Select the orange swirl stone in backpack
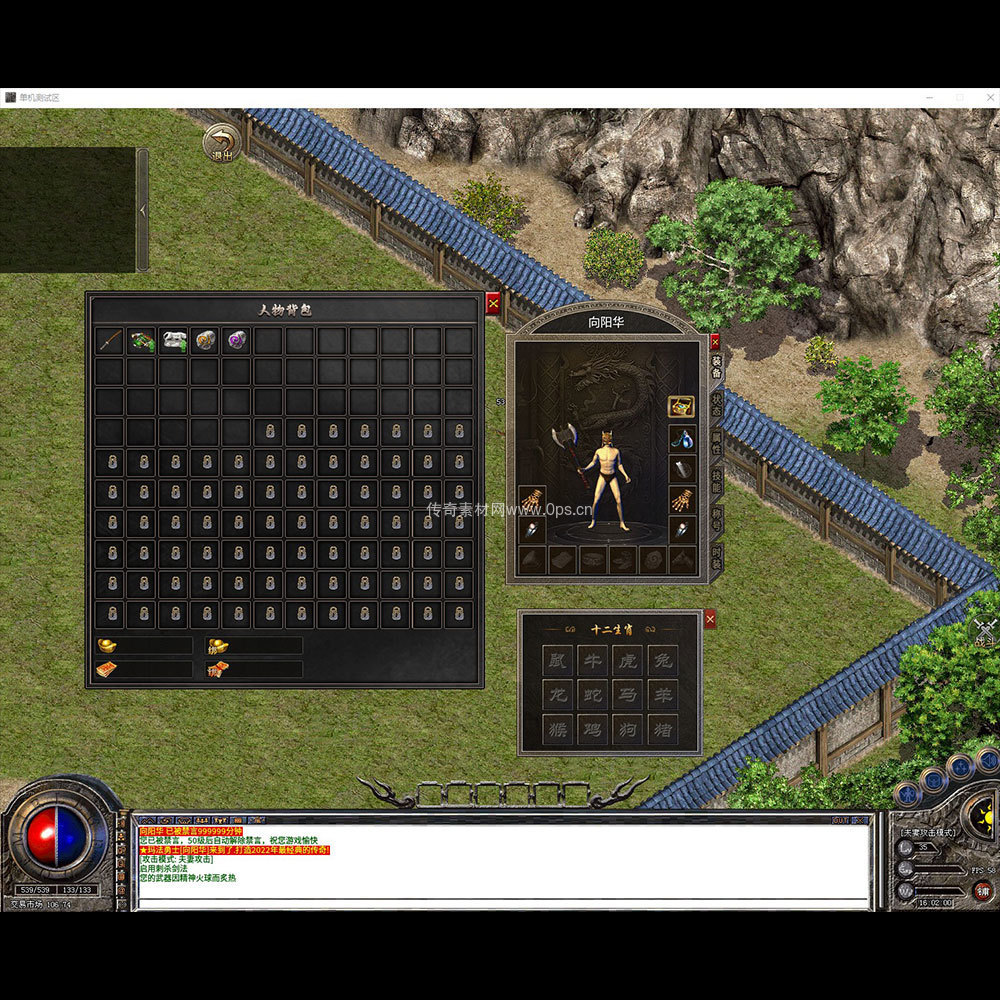The image size is (1000, 1000). [x=205, y=340]
